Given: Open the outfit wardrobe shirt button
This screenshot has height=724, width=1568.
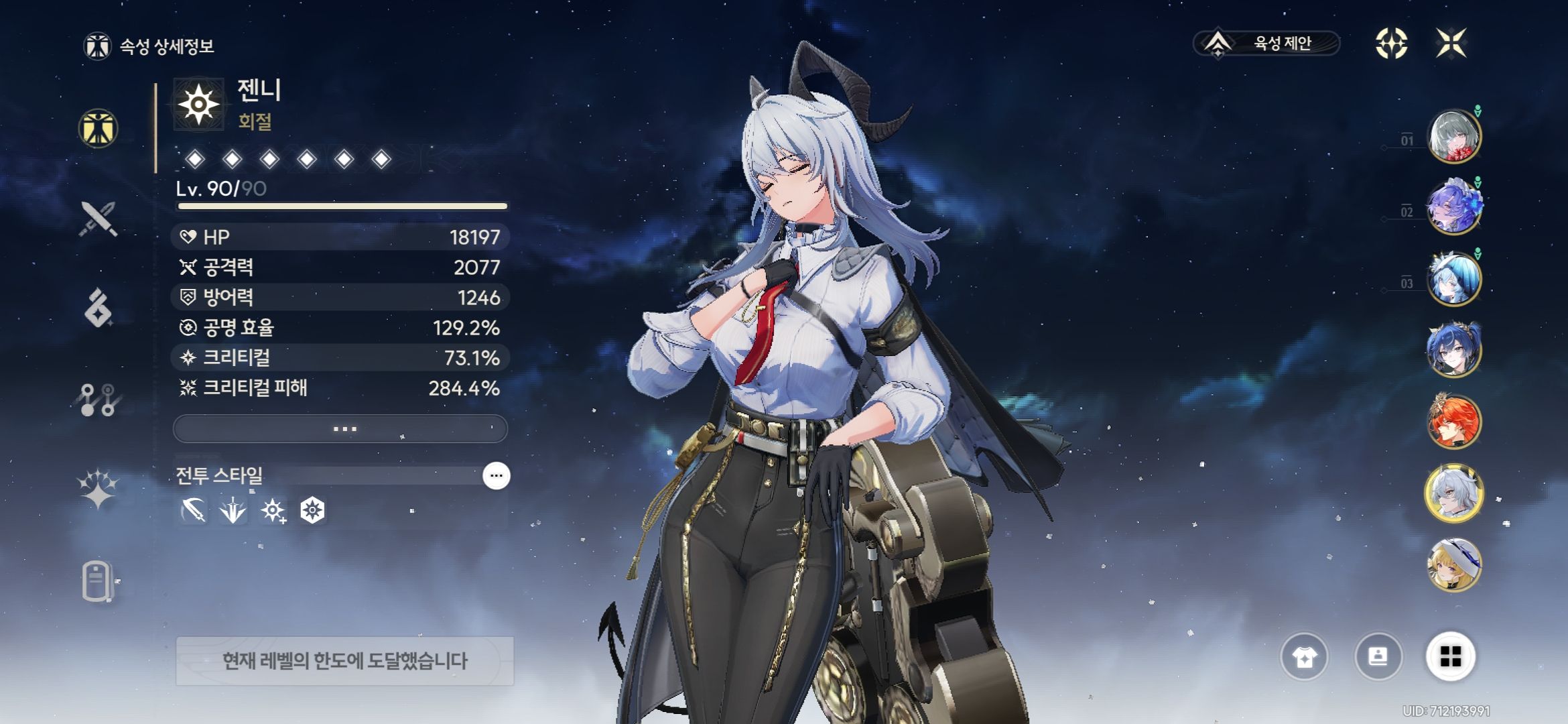Looking at the screenshot, I should [x=1304, y=657].
